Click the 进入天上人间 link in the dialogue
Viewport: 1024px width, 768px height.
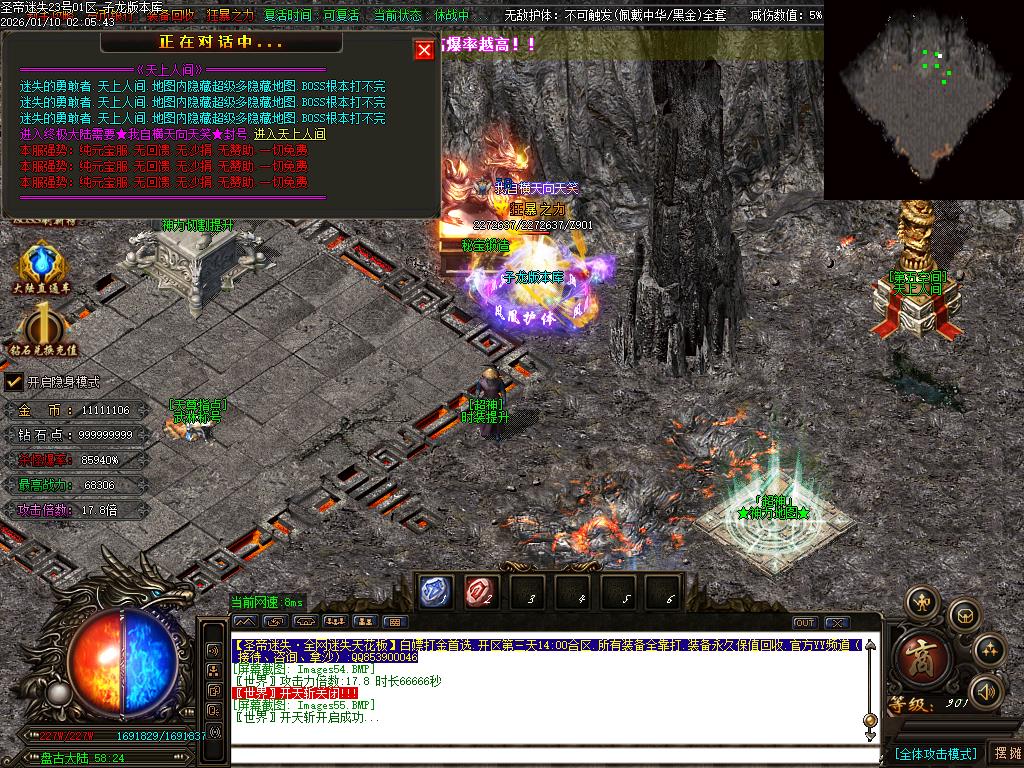tap(289, 134)
